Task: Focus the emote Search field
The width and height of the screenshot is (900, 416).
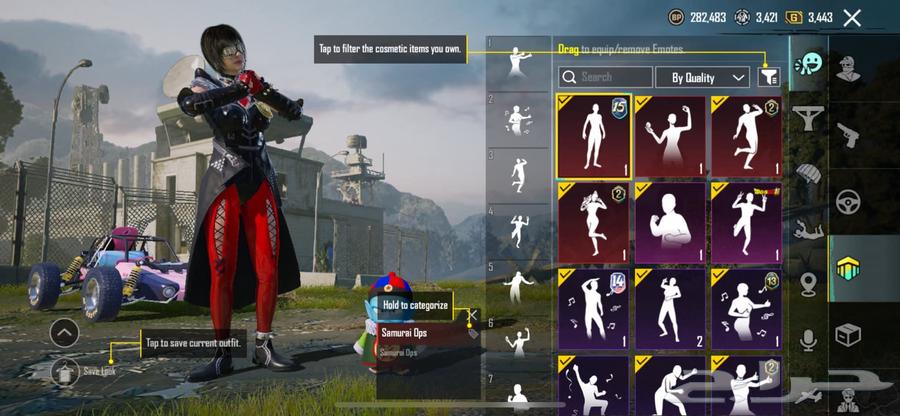Action: 605,77
